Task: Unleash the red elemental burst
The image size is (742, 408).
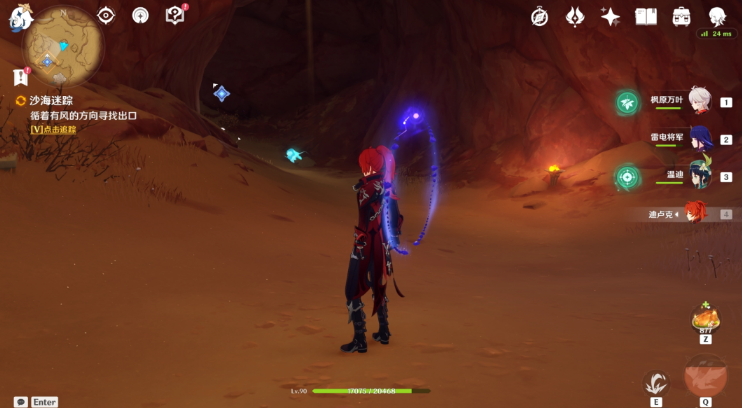Action: pyautogui.click(x=704, y=377)
